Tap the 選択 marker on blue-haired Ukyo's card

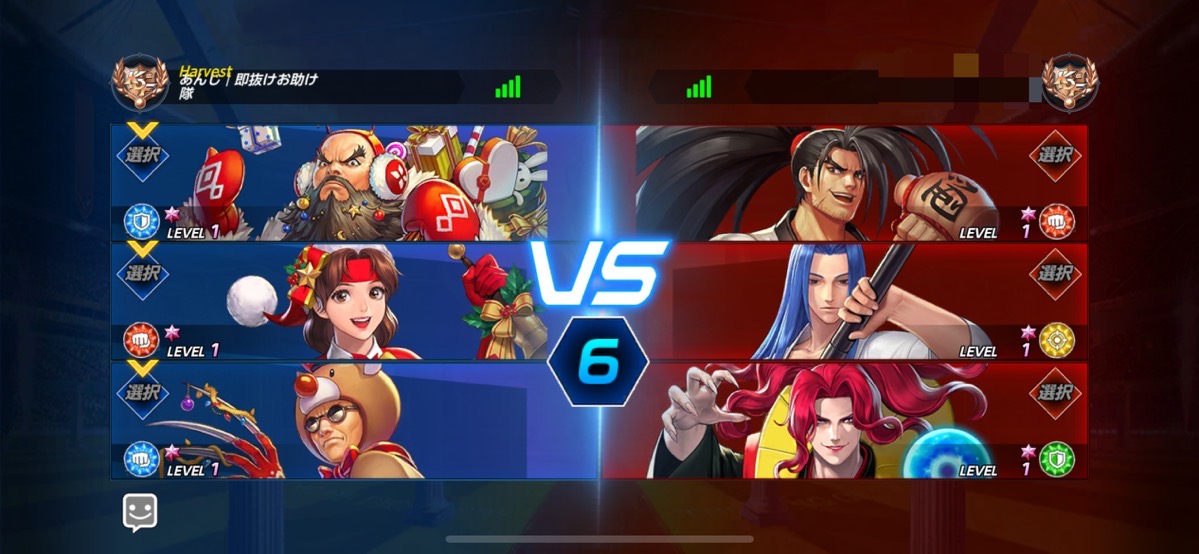click(1056, 273)
